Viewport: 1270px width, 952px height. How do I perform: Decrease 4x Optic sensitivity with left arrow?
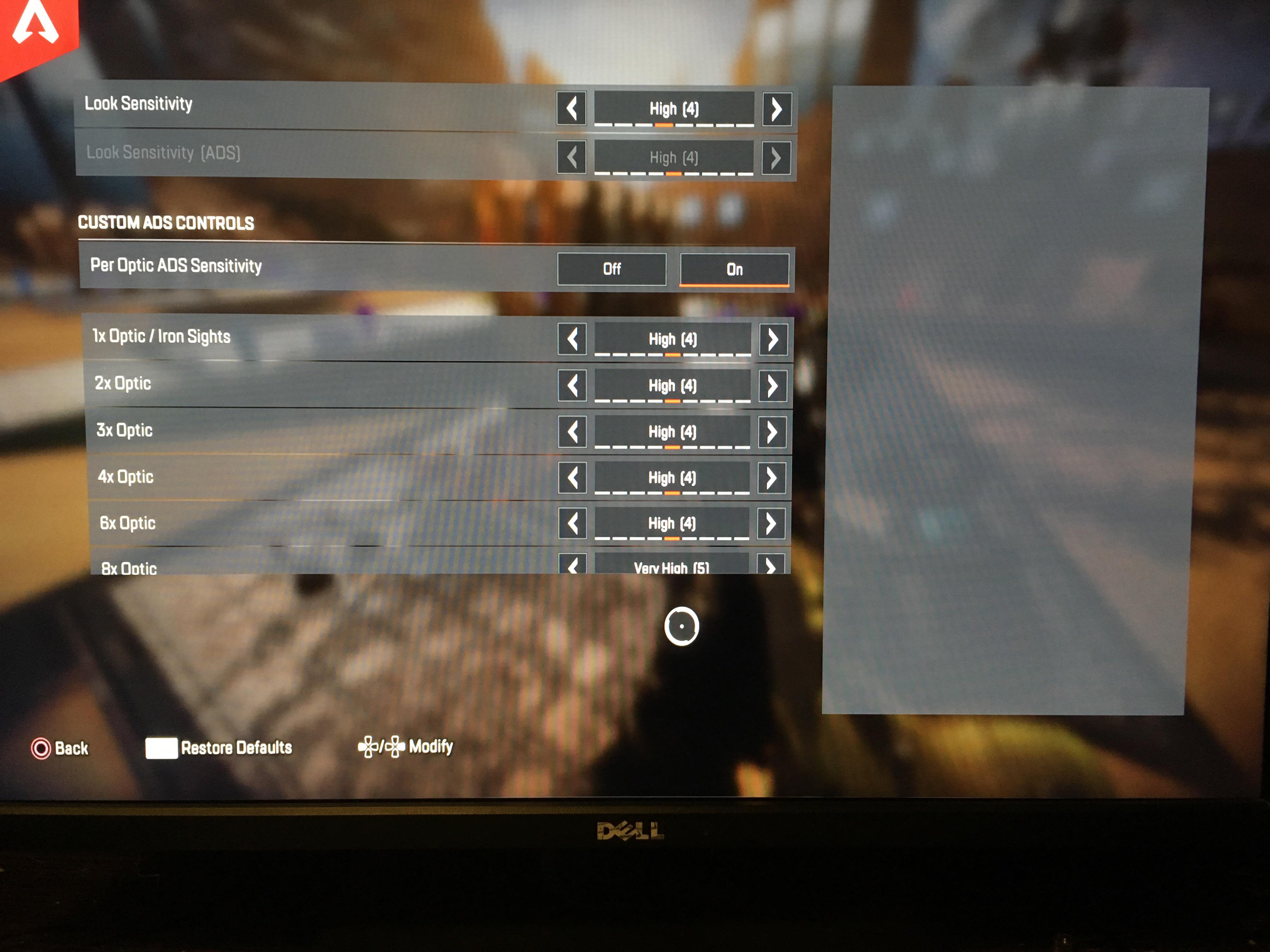(x=572, y=478)
